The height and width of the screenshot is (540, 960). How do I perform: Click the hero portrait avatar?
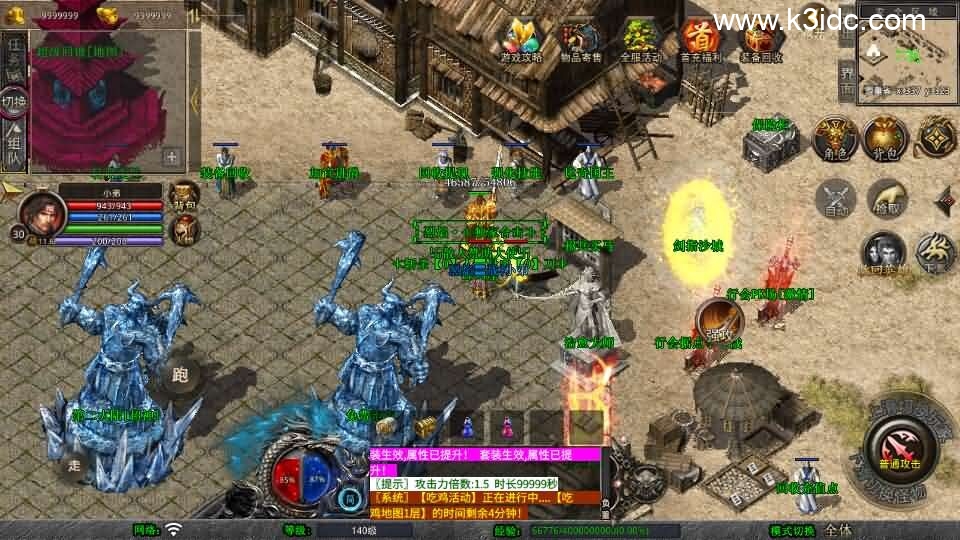pyautogui.click(x=41, y=210)
